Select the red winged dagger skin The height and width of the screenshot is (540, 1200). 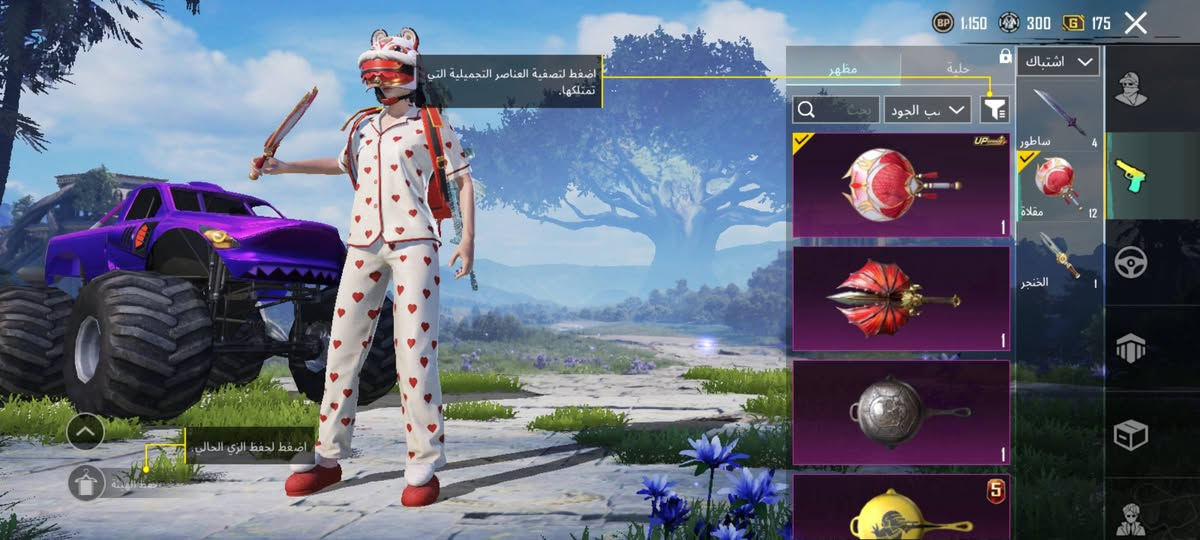point(901,298)
